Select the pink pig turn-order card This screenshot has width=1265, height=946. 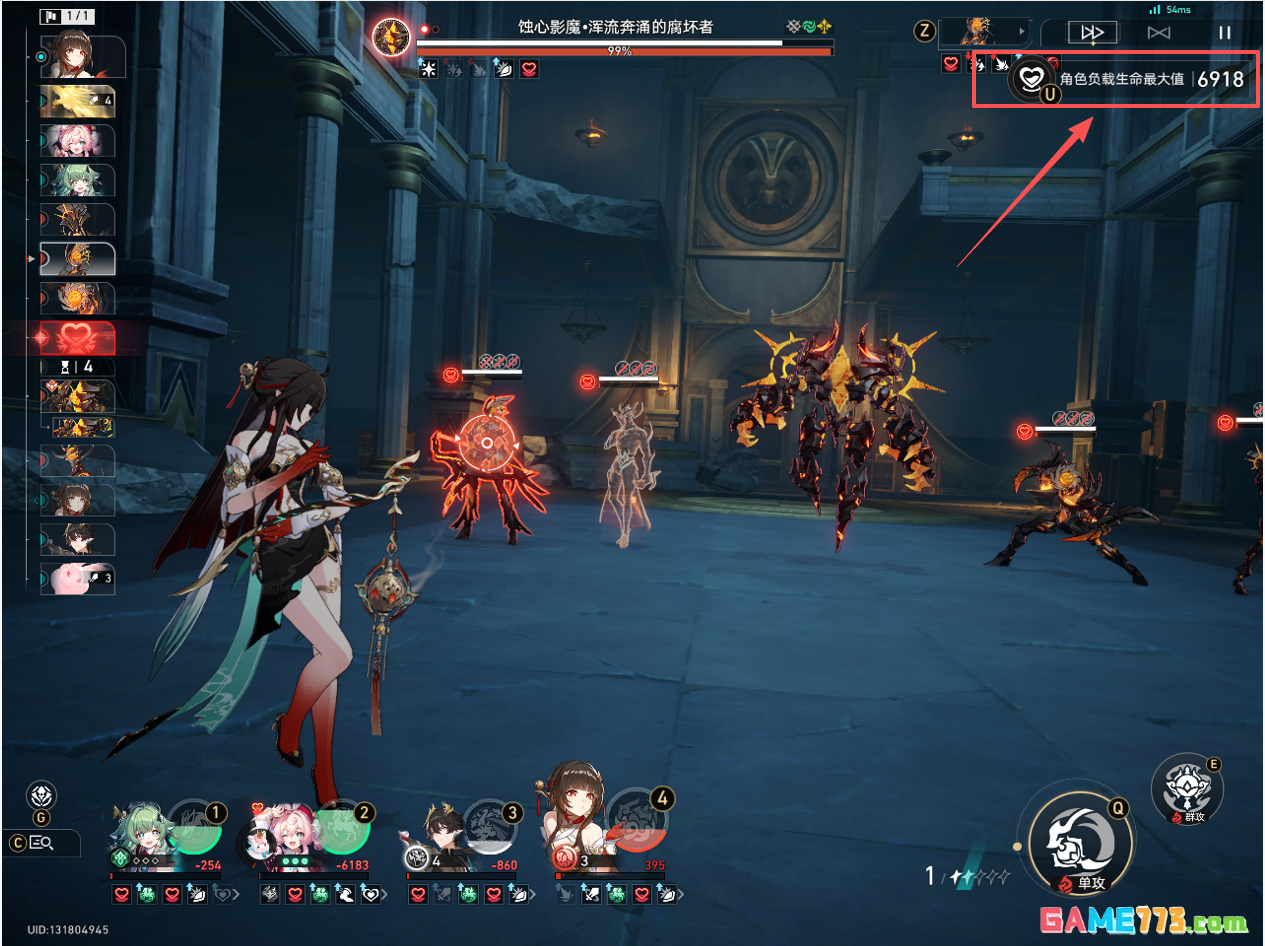(77, 578)
